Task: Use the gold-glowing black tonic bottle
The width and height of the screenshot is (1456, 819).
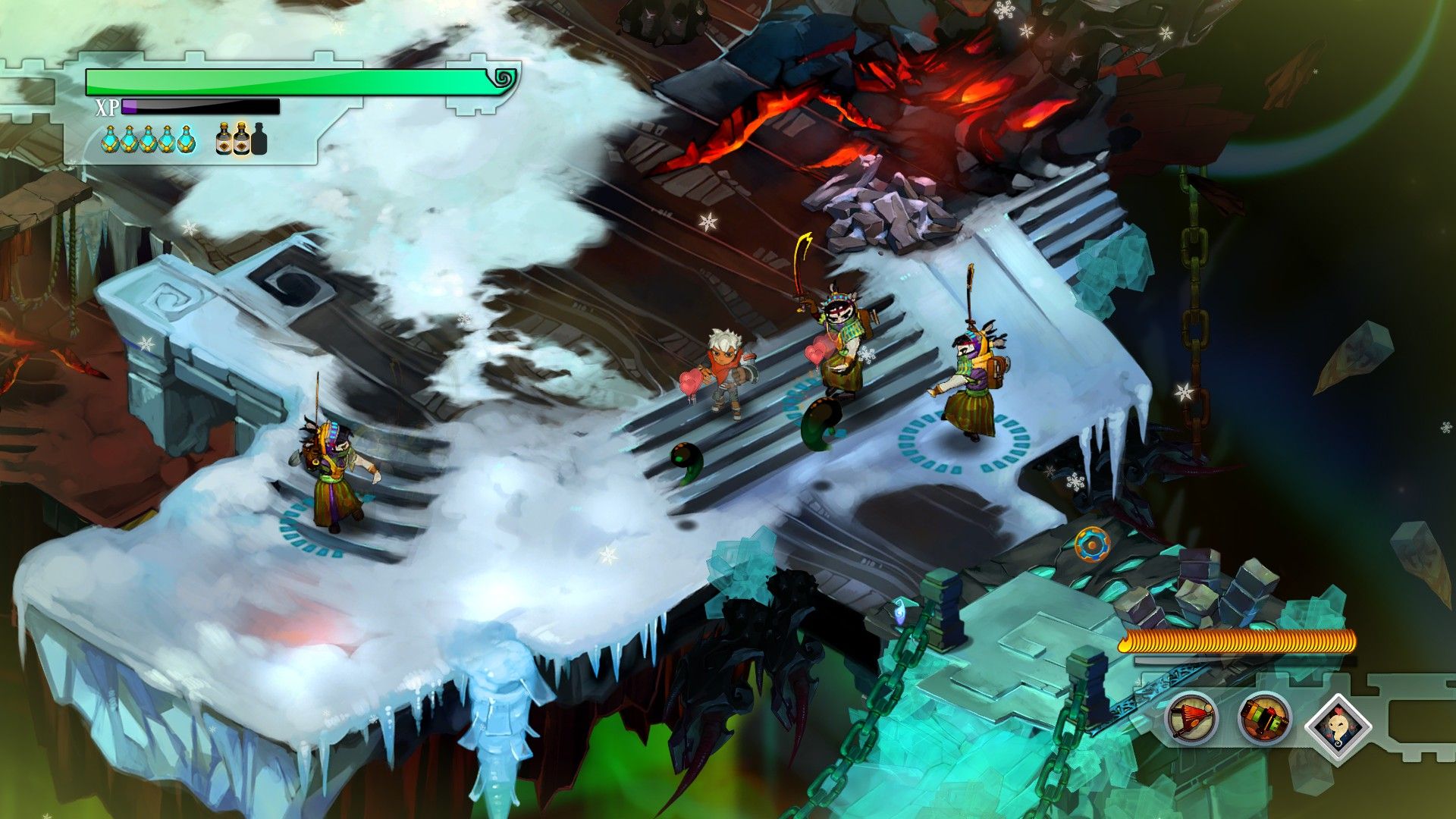Action: (x=242, y=139)
